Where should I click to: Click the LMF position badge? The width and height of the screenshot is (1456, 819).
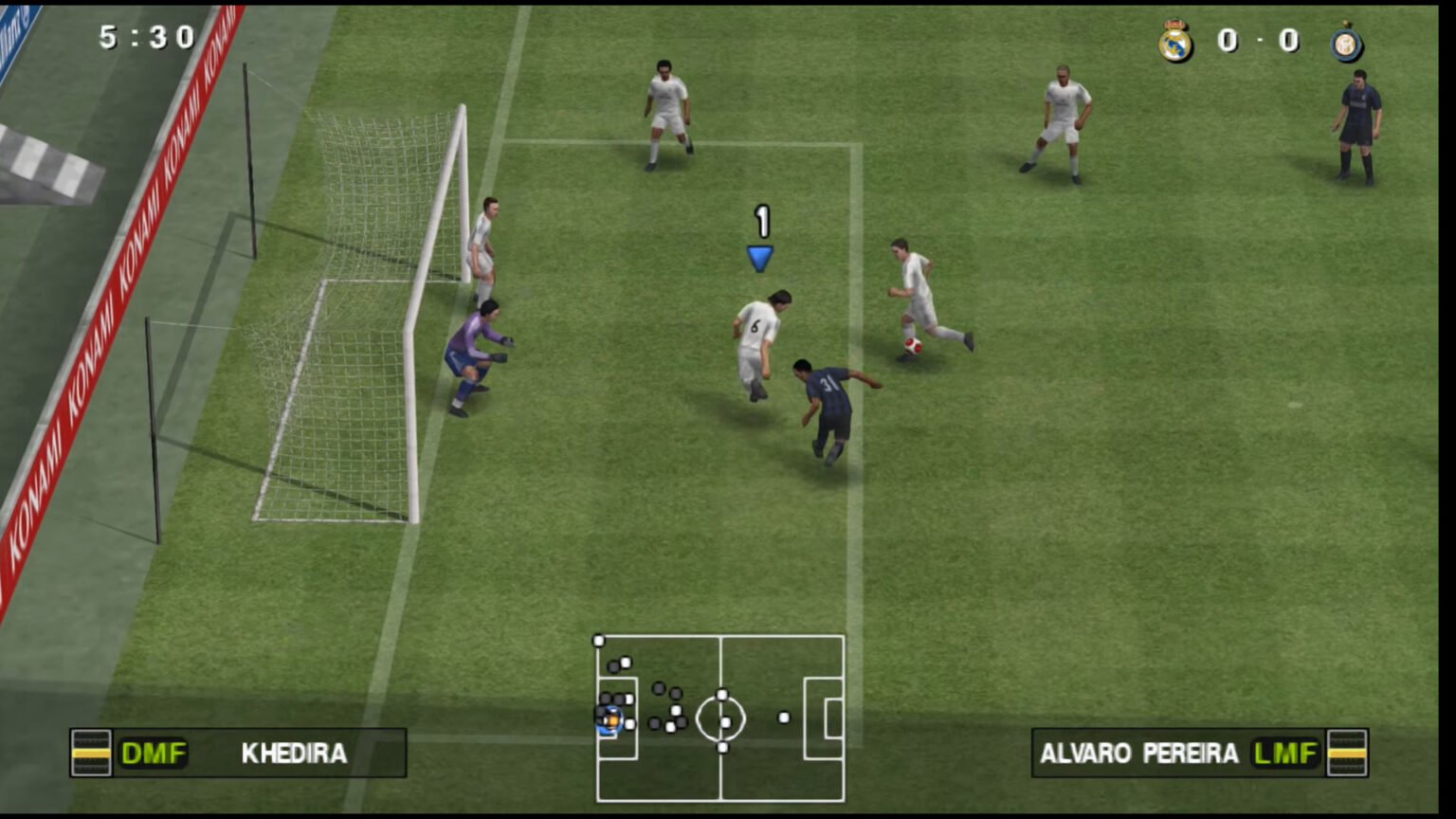tap(1287, 755)
